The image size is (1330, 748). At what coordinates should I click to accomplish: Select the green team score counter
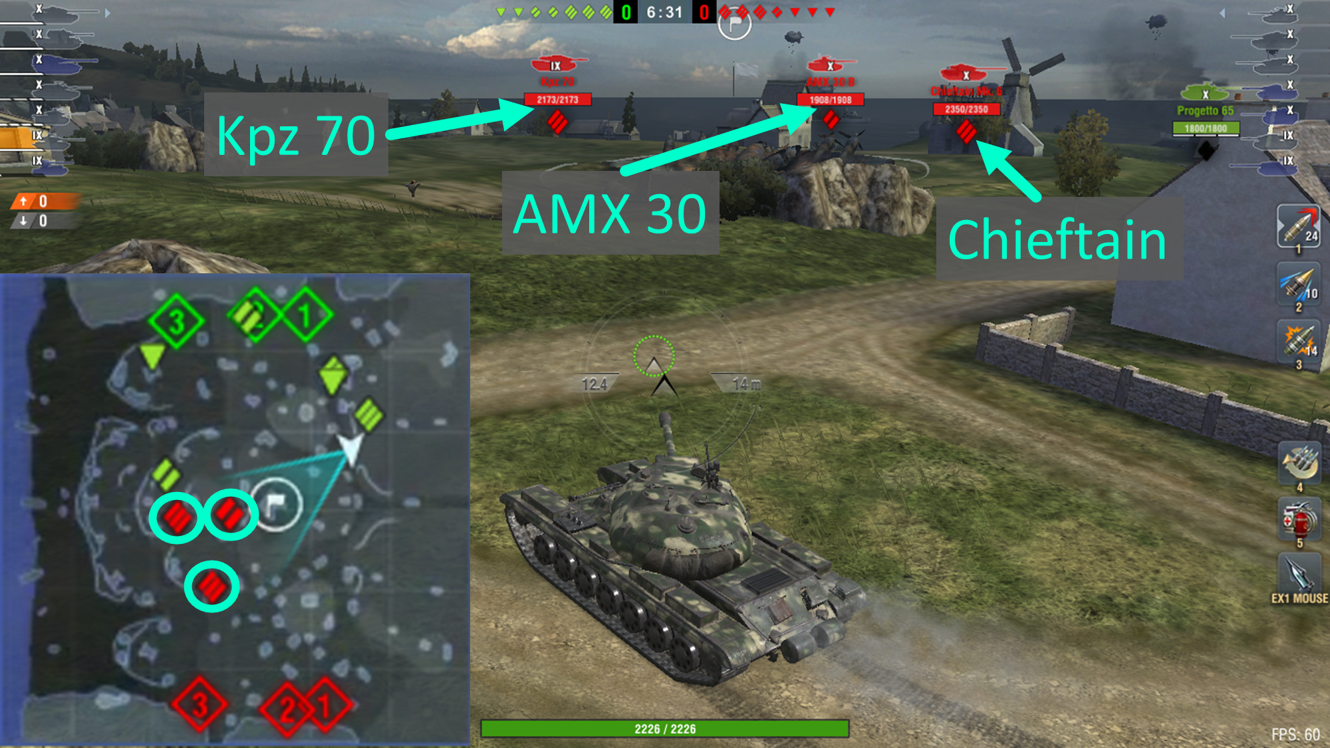click(x=624, y=13)
